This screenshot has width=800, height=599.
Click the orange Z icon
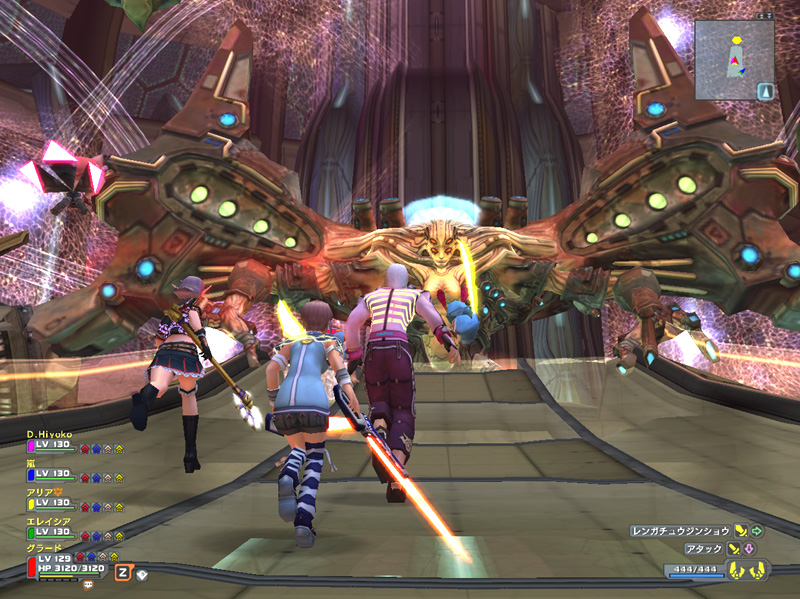[122, 572]
